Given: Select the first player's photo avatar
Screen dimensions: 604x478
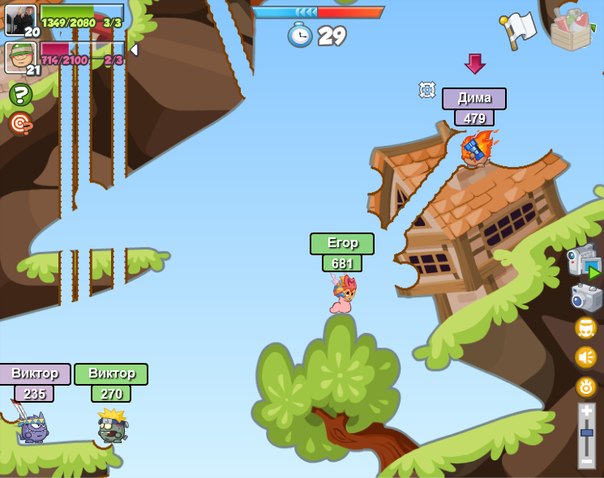Looking at the screenshot, I should [20, 18].
